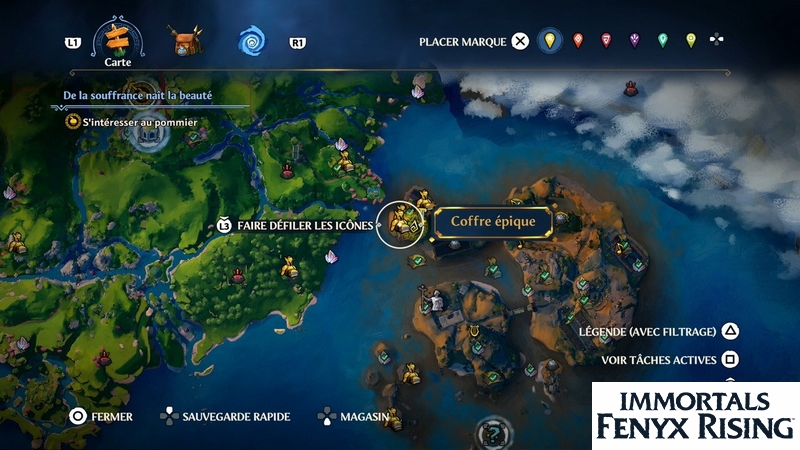Screen dimensions: 800x450
Task: Select the 'S'intéresser au pommier' objective
Action: tap(138, 122)
